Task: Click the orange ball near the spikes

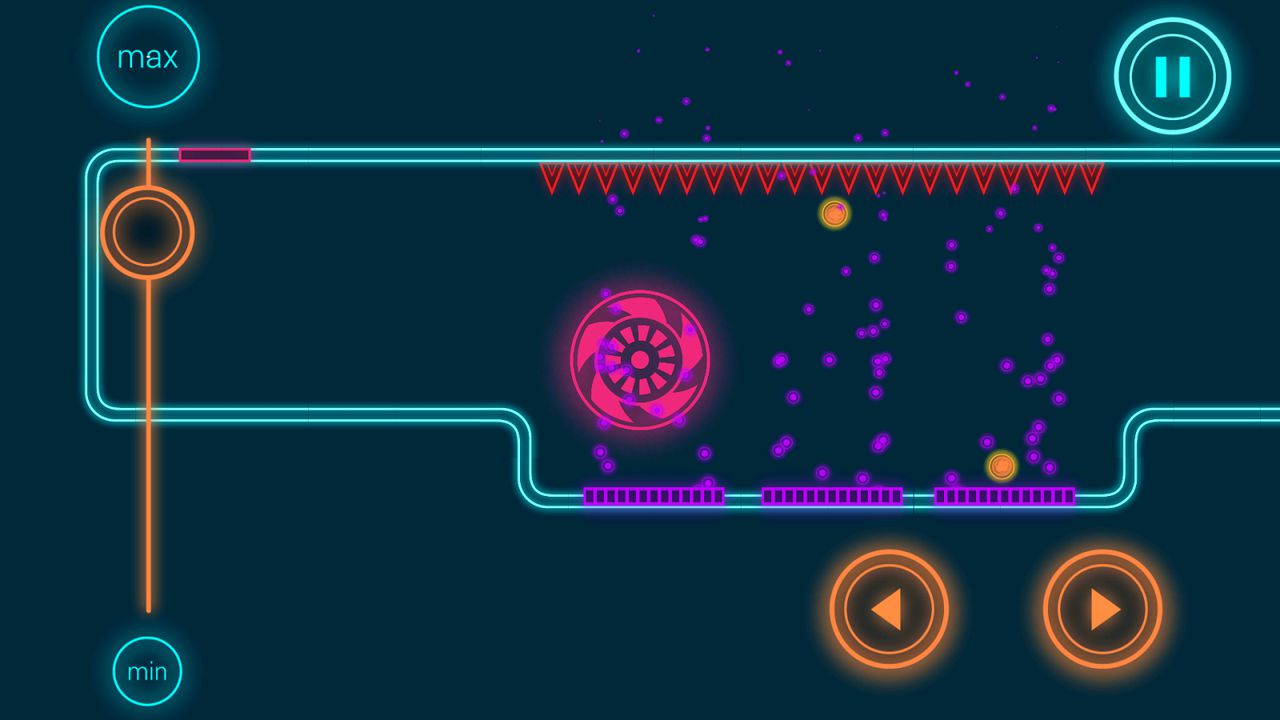Action: click(832, 213)
